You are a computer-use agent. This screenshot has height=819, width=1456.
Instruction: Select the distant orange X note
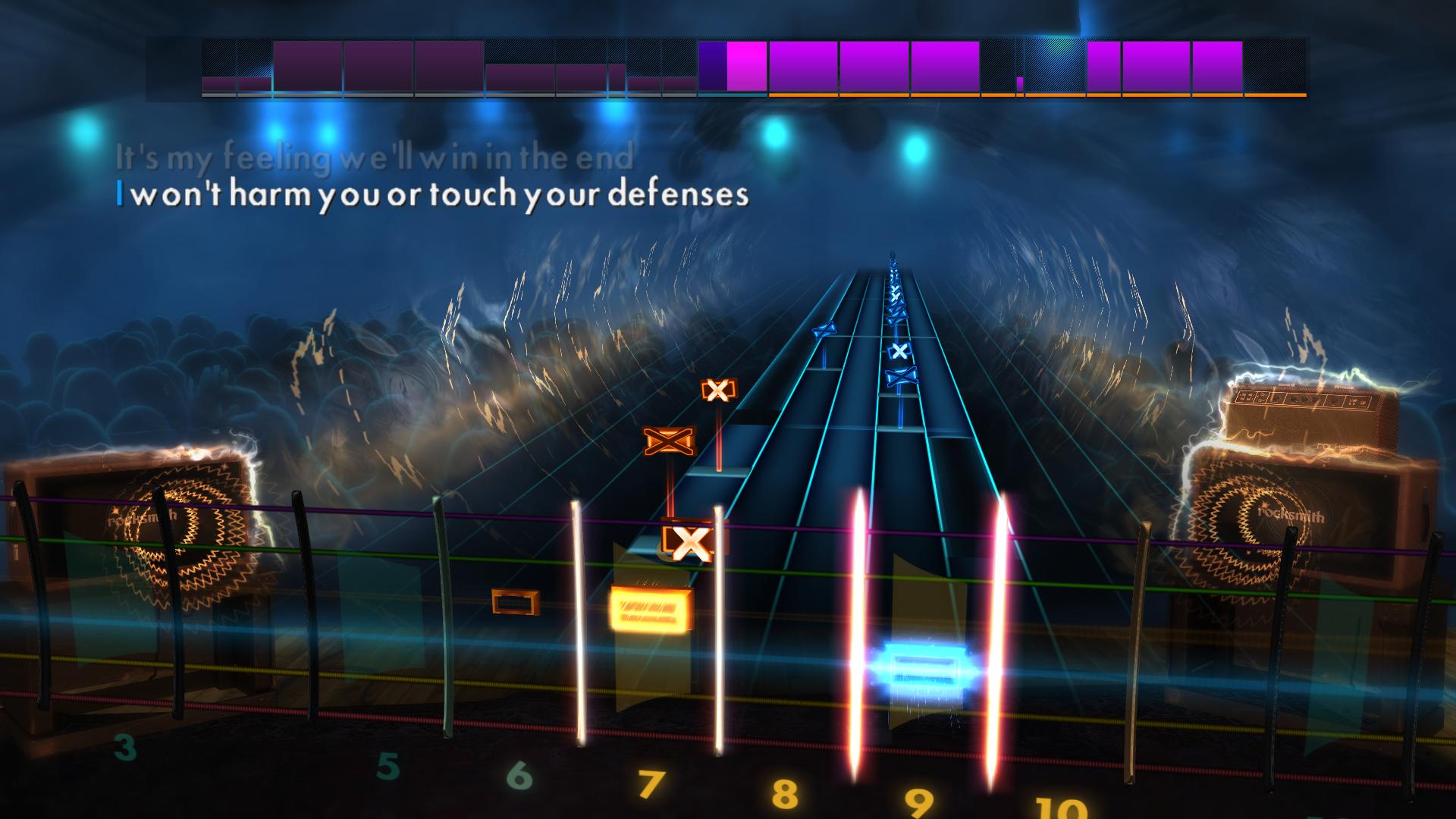[x=717, y=390]
